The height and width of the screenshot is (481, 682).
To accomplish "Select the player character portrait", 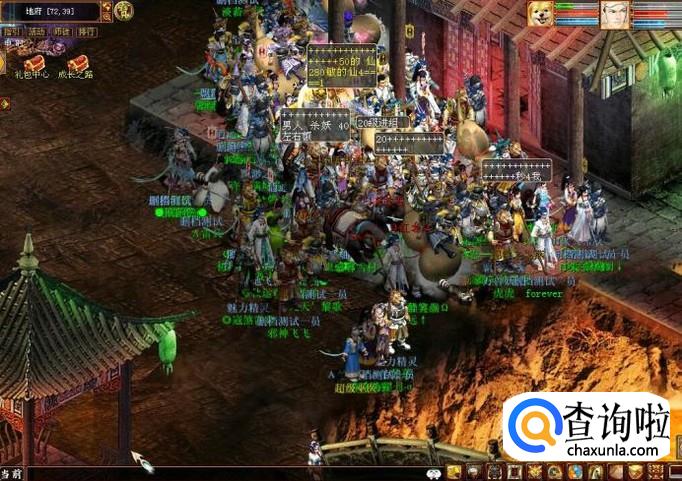I will [615, 14].
